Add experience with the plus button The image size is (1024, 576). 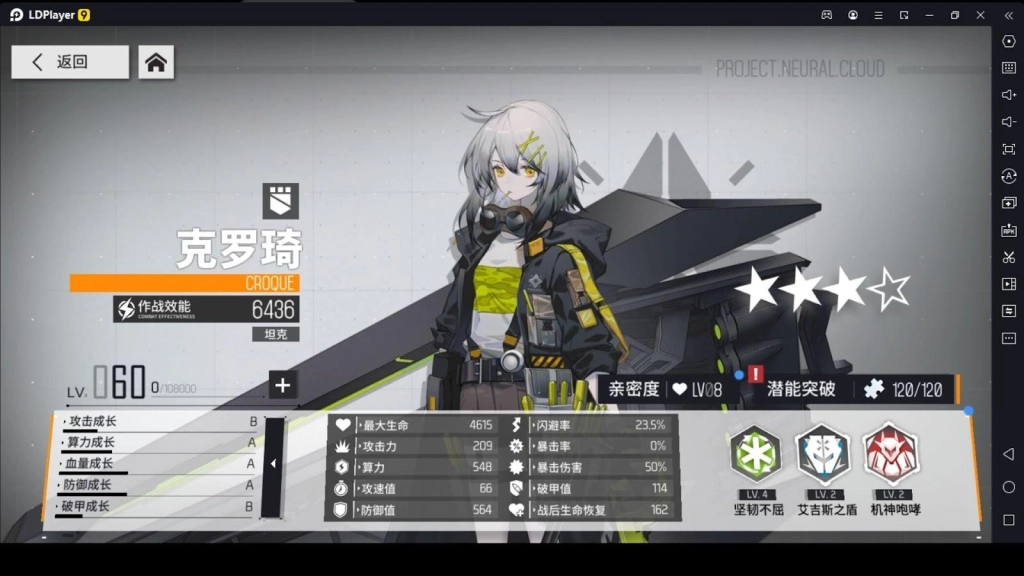(x=282, y=385)
